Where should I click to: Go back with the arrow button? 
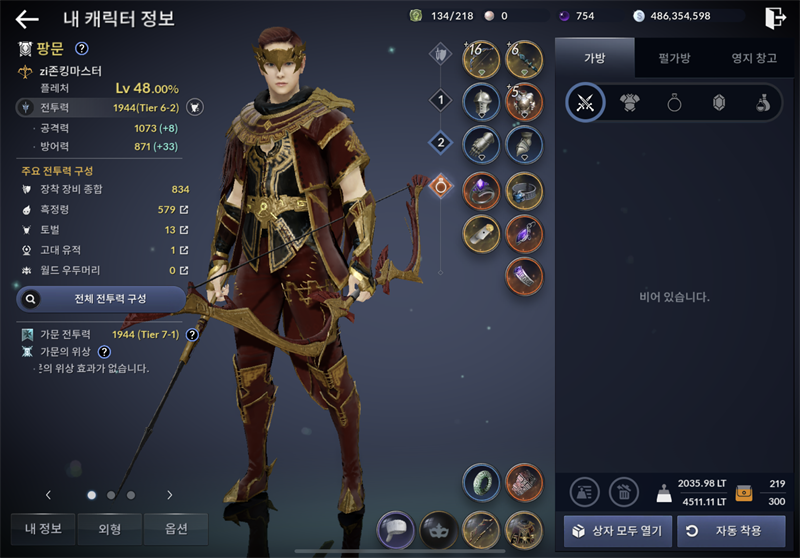[27, 19]
